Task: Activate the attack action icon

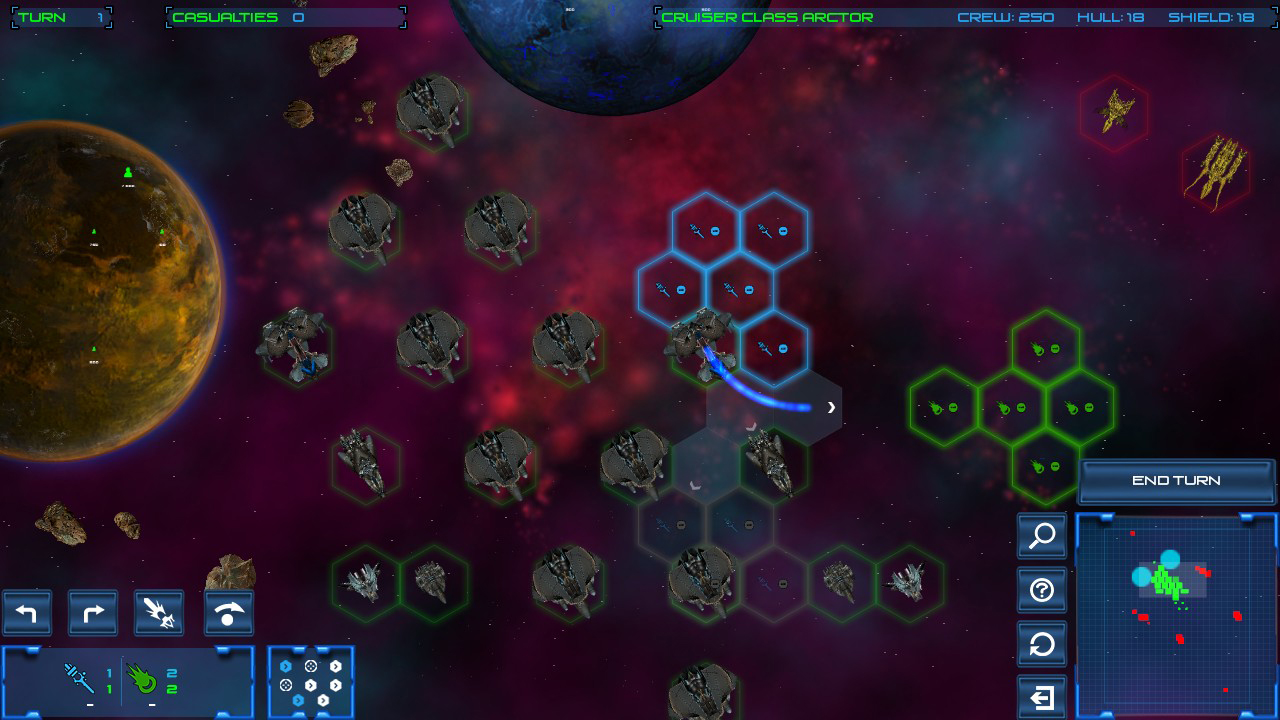Action: (158, 613)
